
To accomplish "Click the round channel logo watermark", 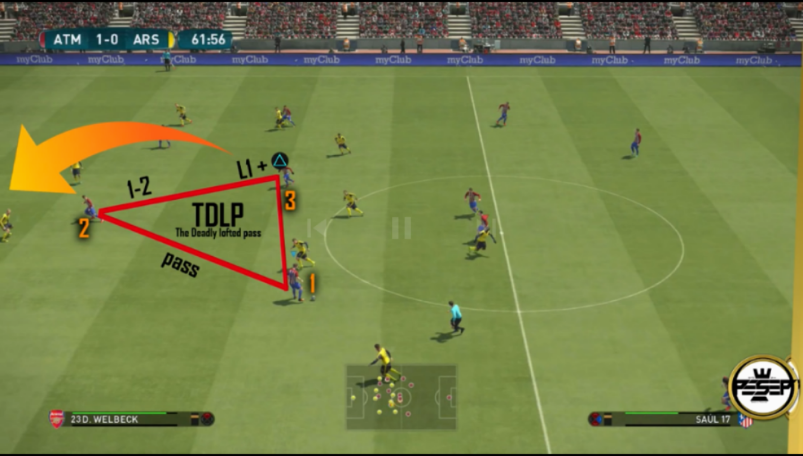I will pyautogui.click(x=763, y=387).
